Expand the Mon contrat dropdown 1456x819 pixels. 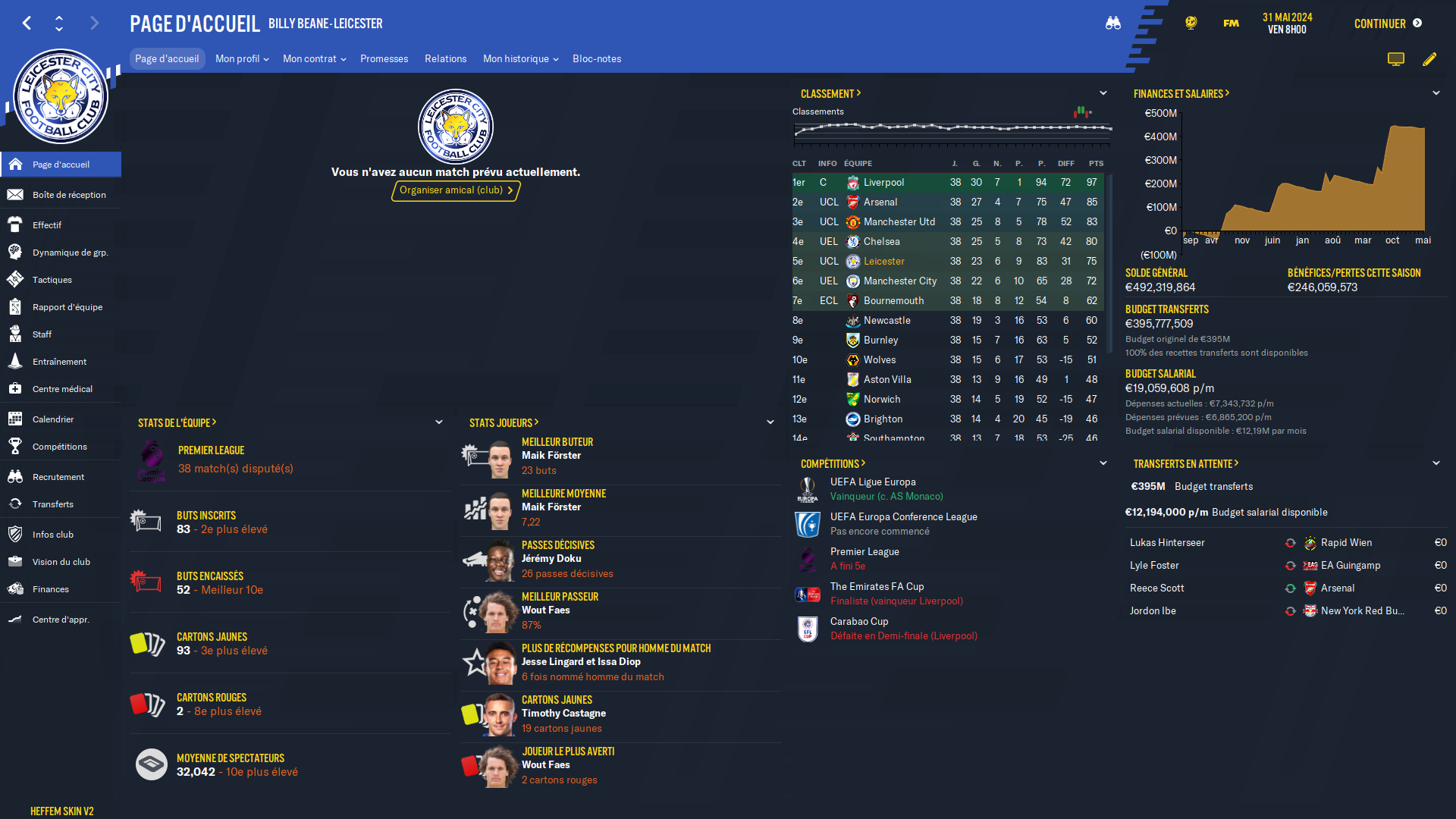coord(314,58)
